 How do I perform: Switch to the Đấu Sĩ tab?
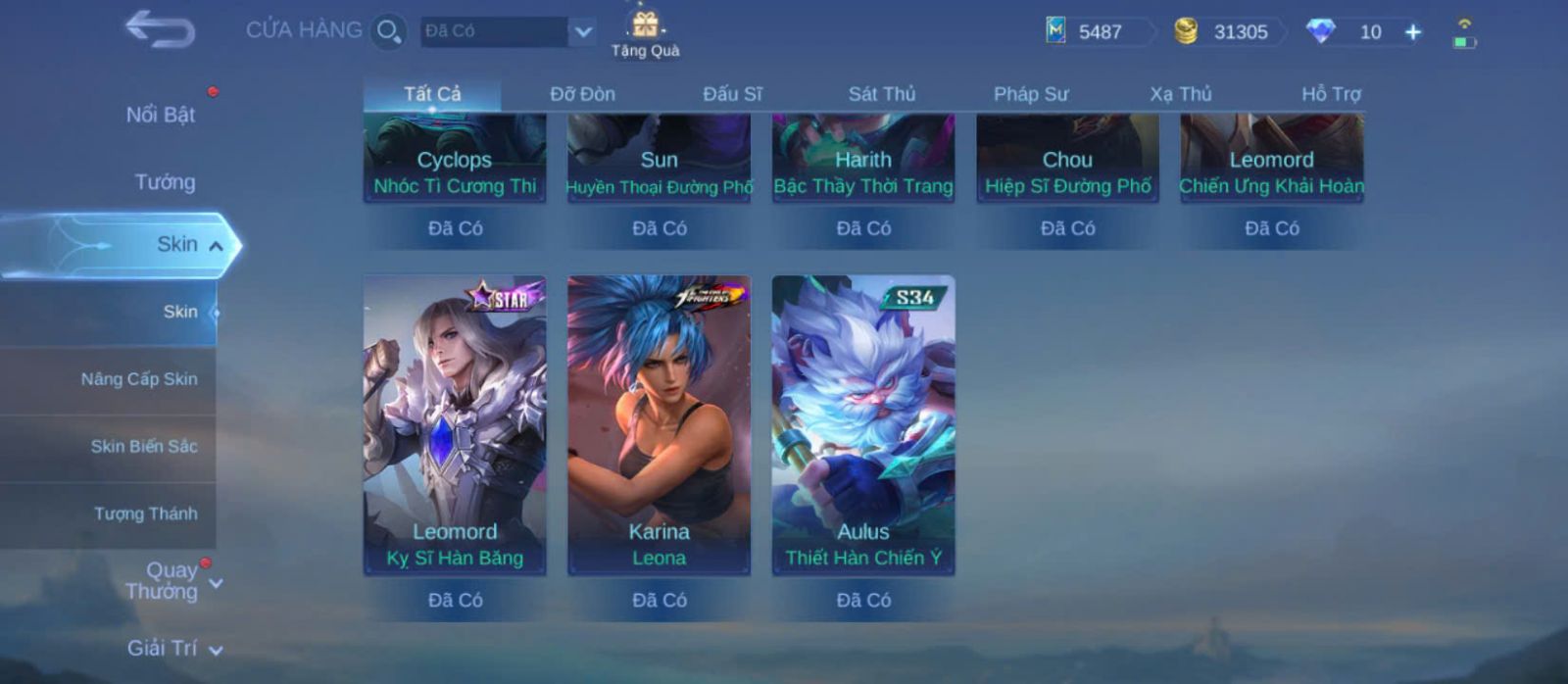coord(732,94)
